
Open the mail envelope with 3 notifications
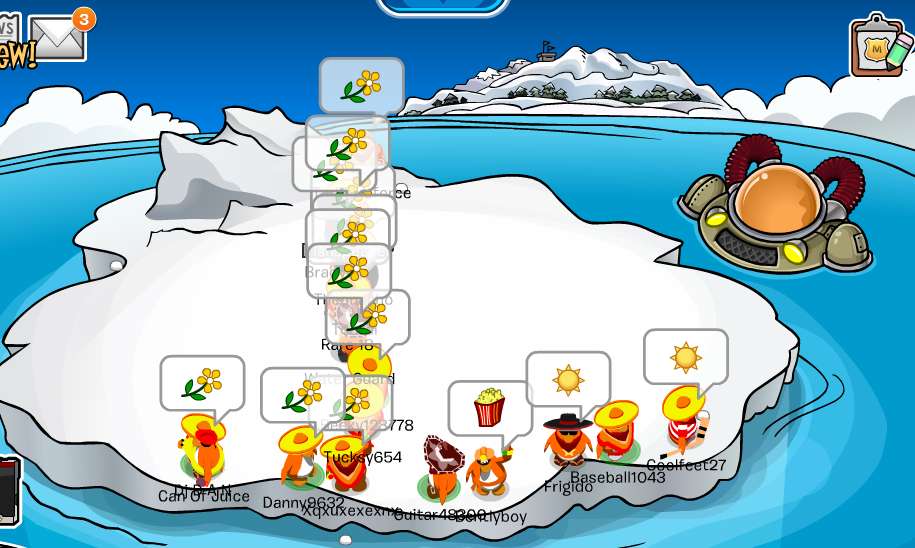click(x=57, y=38)
